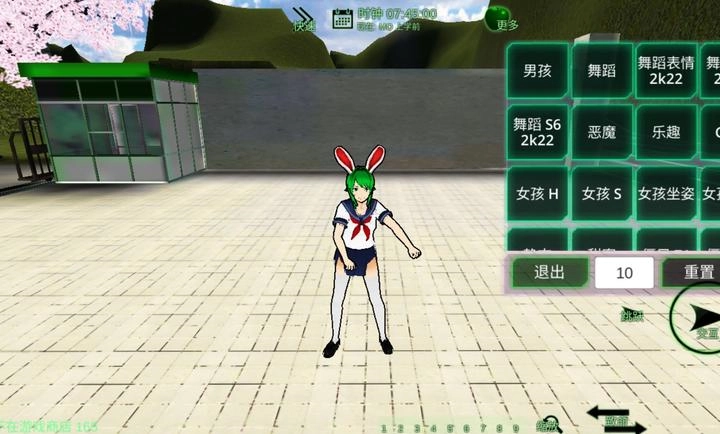The height and width of the screenshot is (434, 720).
Task: Click the 退出 exit button
Action: [x=549, y=272]
